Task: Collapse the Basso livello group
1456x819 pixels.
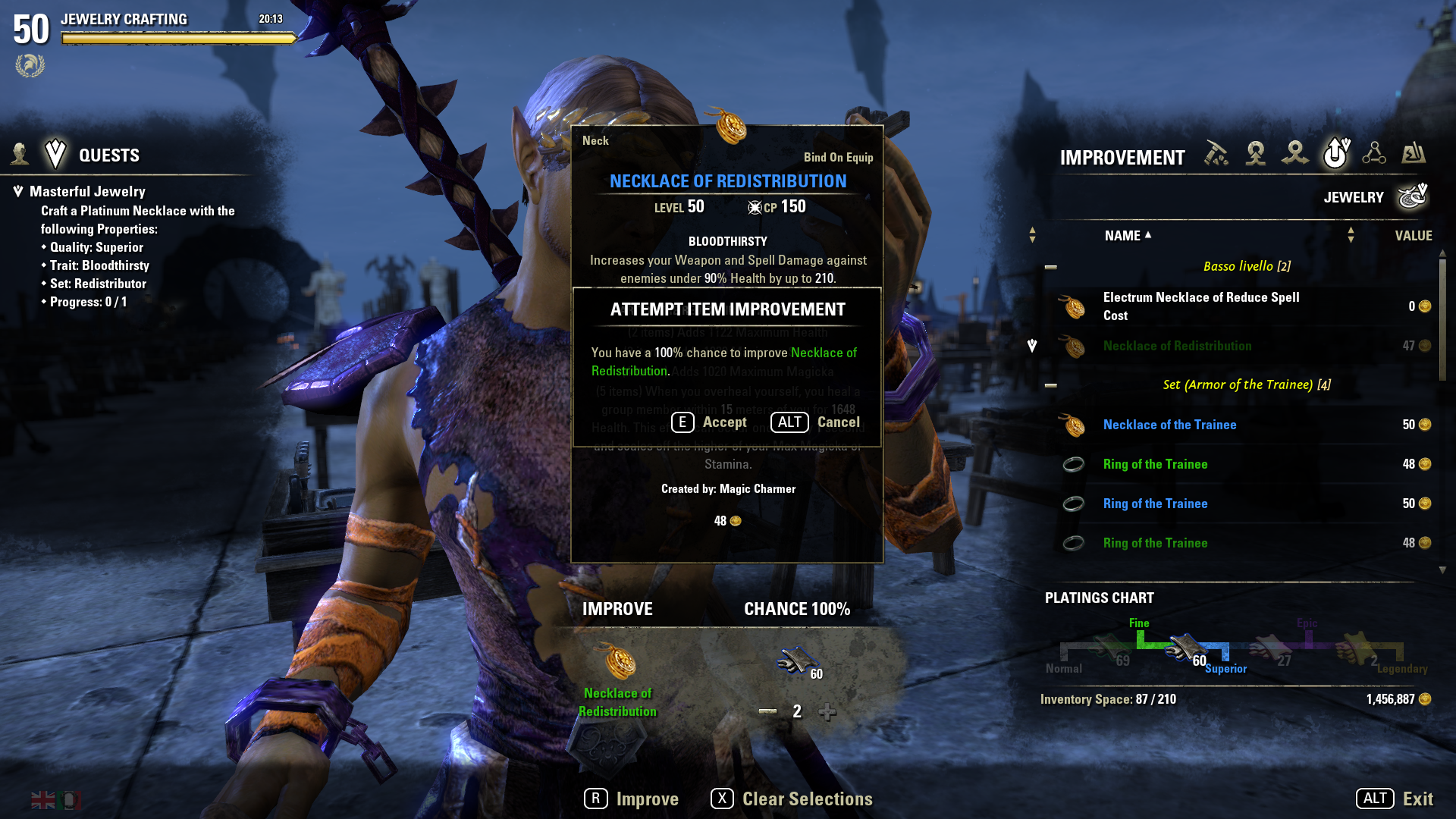Action: point(1051,267)
